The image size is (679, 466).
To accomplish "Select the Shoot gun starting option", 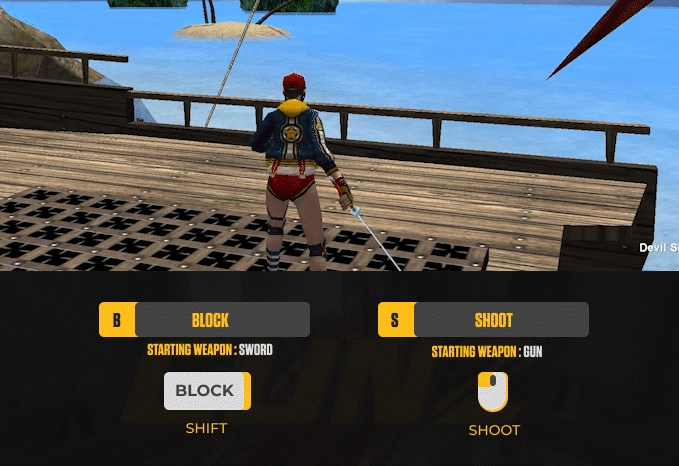I will (x=484, y=320).
